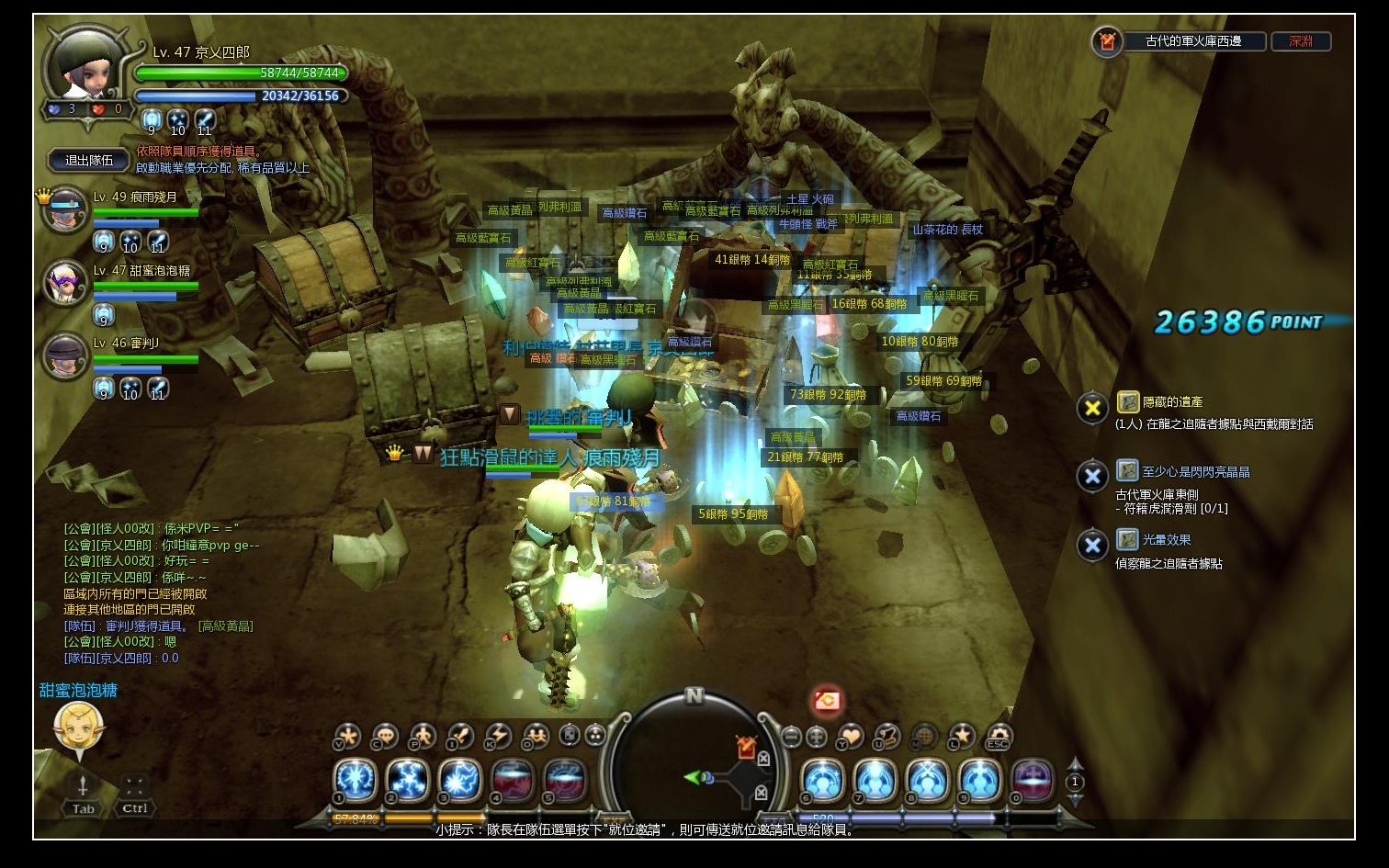
Task: Activate the skill in hotbar slot 1
Action: 355,781
